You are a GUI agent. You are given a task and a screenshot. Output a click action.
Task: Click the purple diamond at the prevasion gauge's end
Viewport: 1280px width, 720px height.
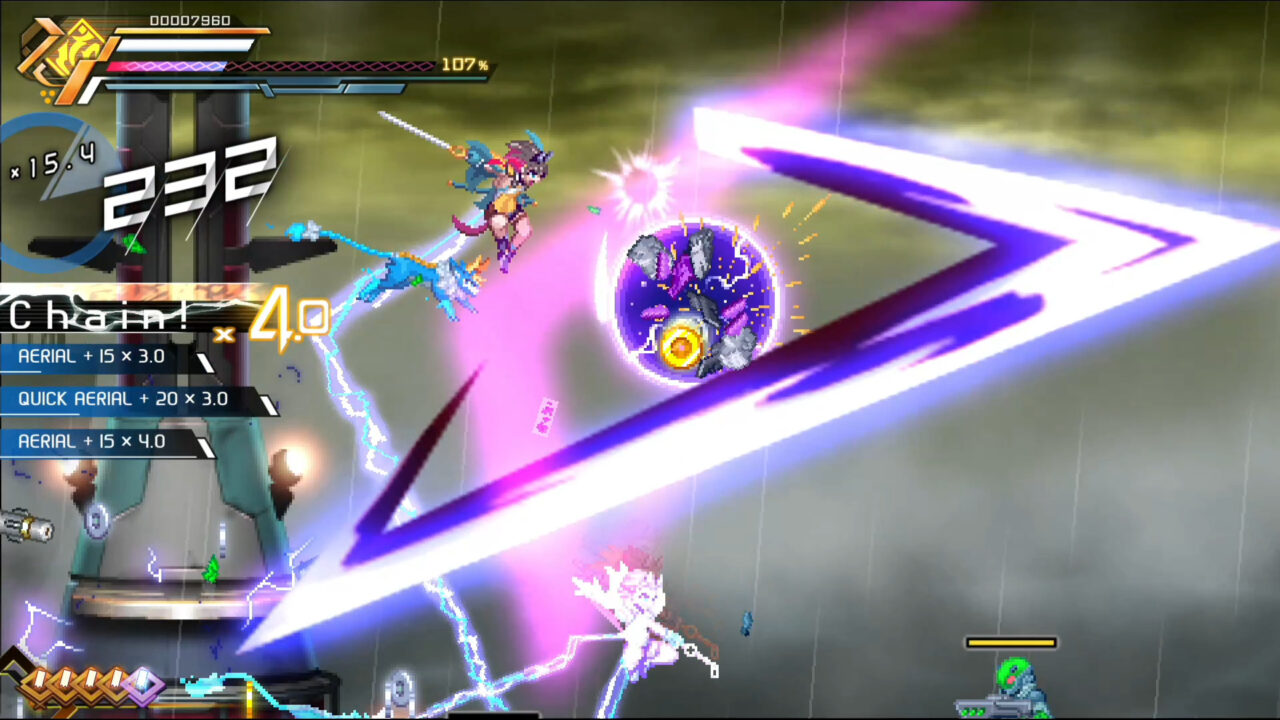(144, 684)
